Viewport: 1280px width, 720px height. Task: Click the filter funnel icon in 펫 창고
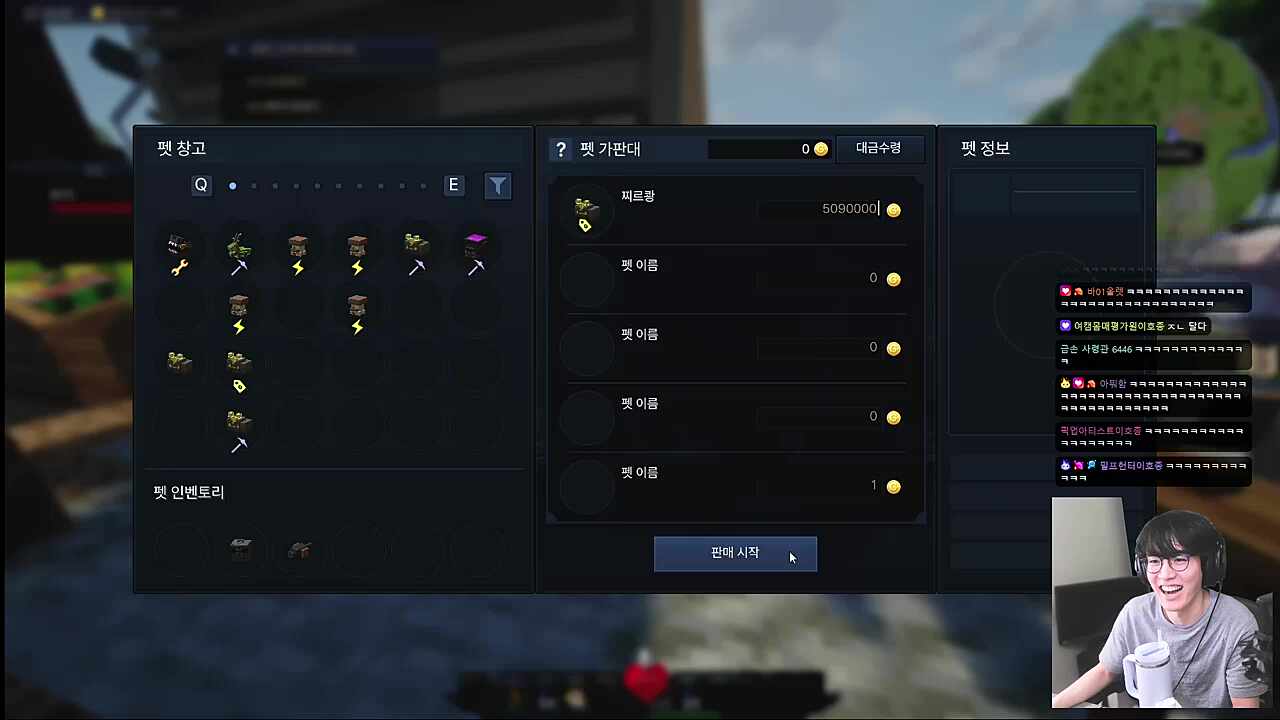point(497,185)
